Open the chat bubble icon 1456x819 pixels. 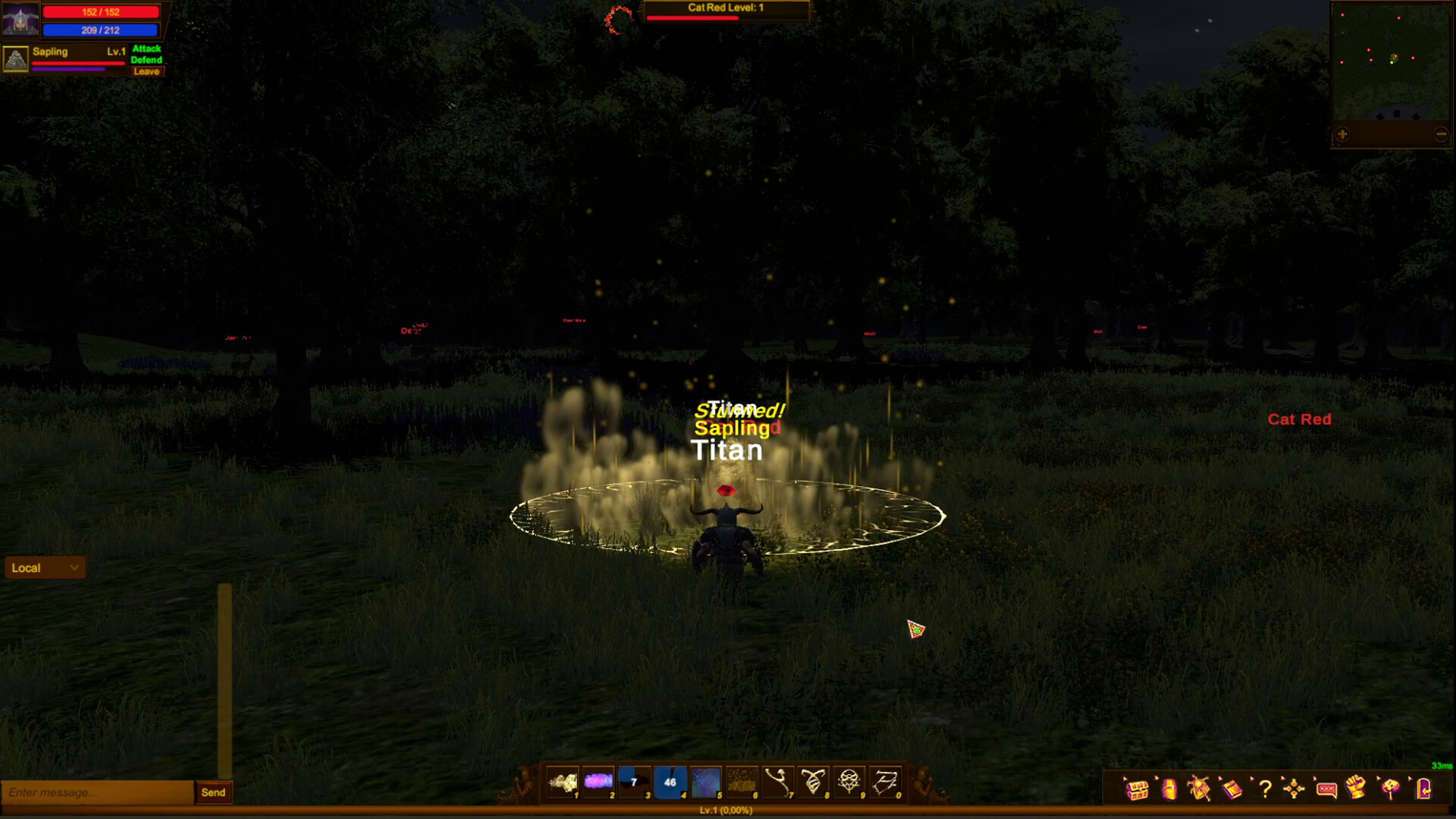tap(1326, 789)
